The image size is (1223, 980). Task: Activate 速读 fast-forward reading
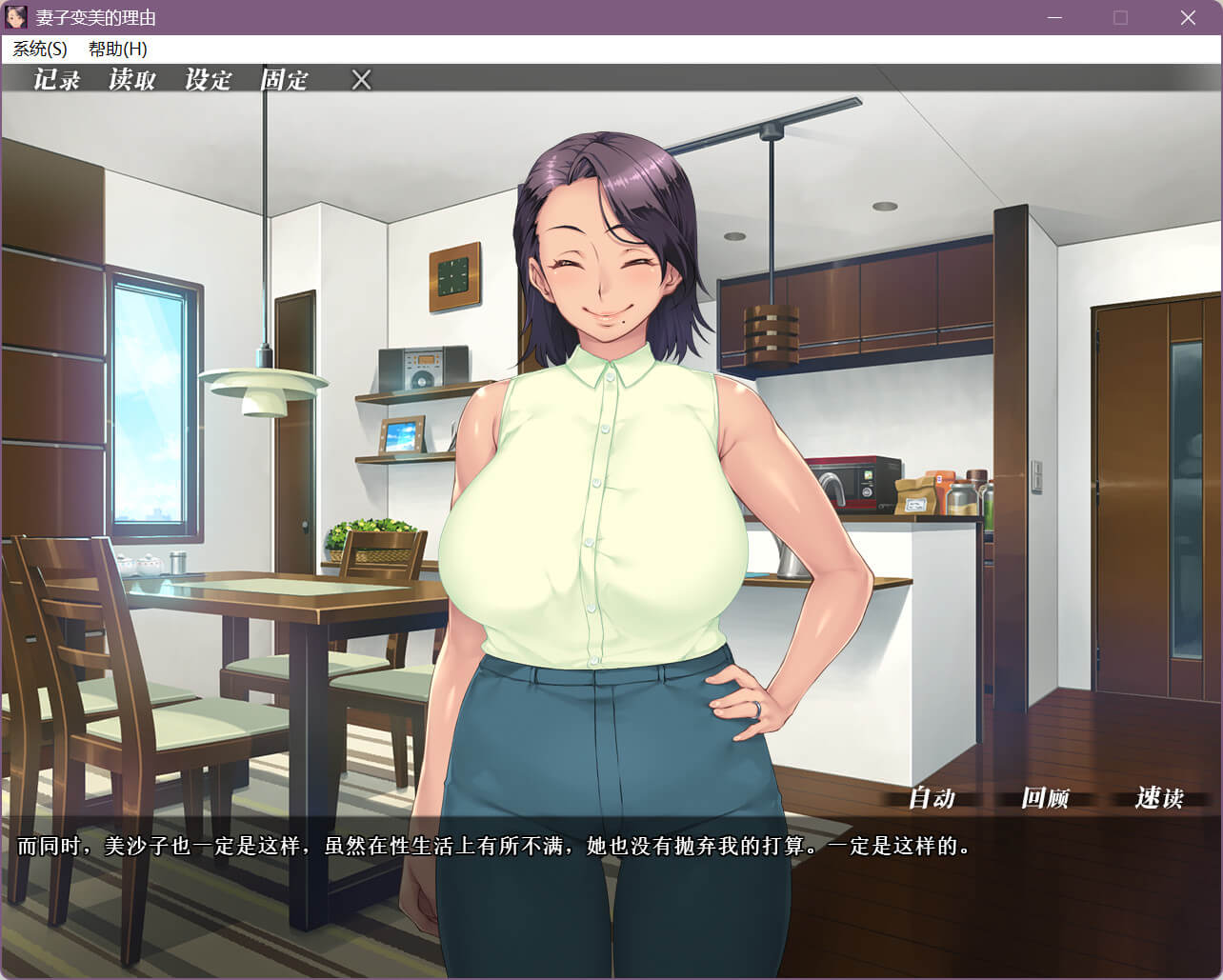1159,798
